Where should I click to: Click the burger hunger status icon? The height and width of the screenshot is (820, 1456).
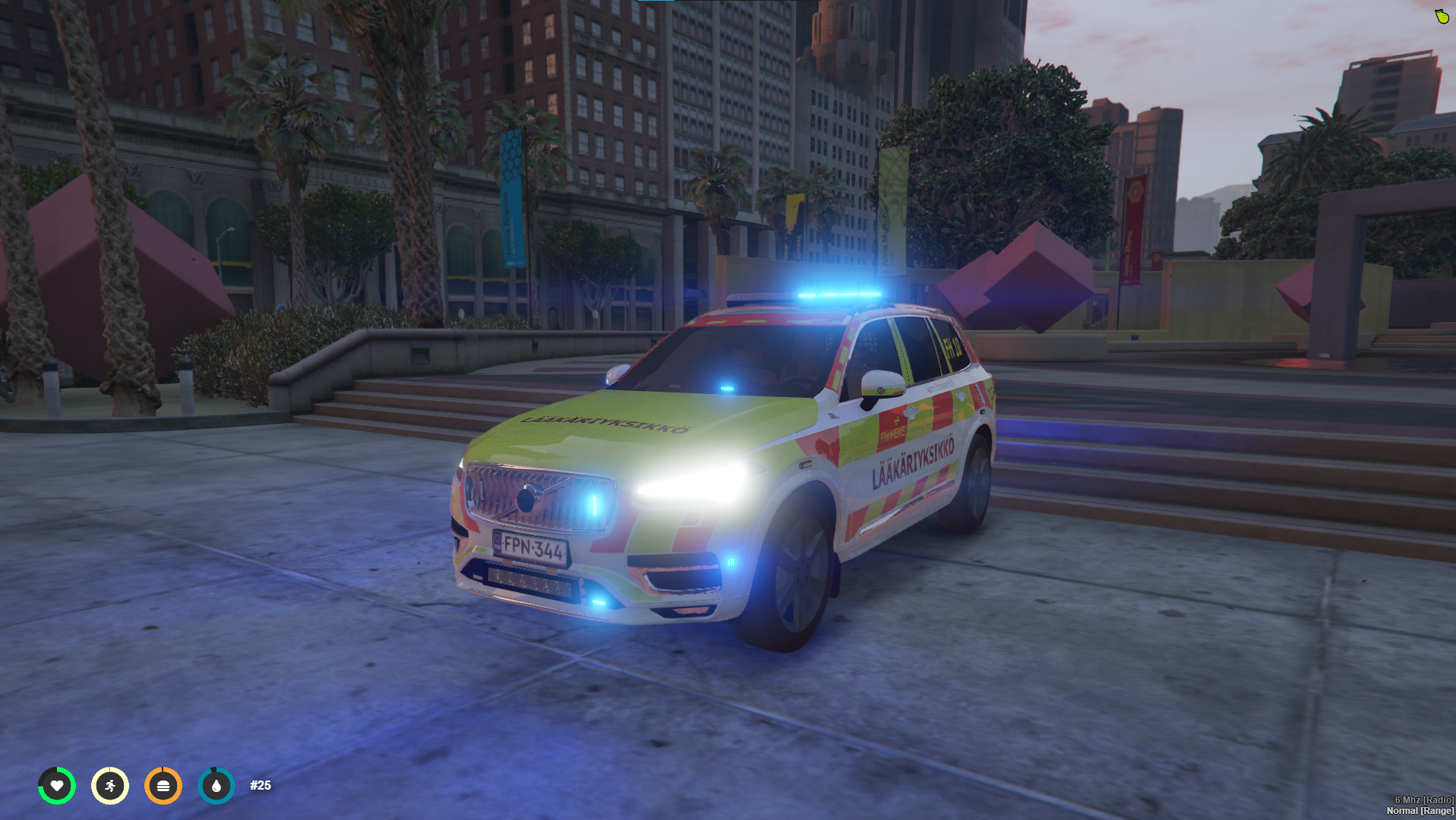[163, 786]
